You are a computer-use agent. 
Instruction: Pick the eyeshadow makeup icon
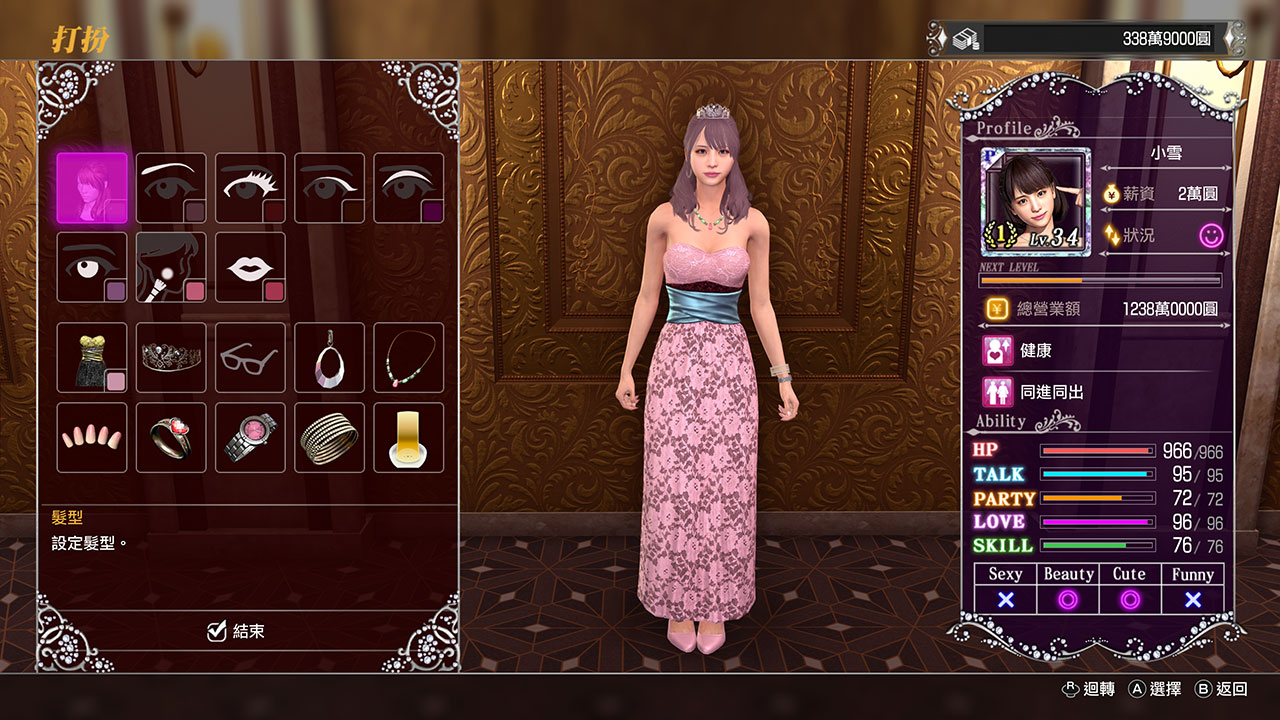pos(408,188)
